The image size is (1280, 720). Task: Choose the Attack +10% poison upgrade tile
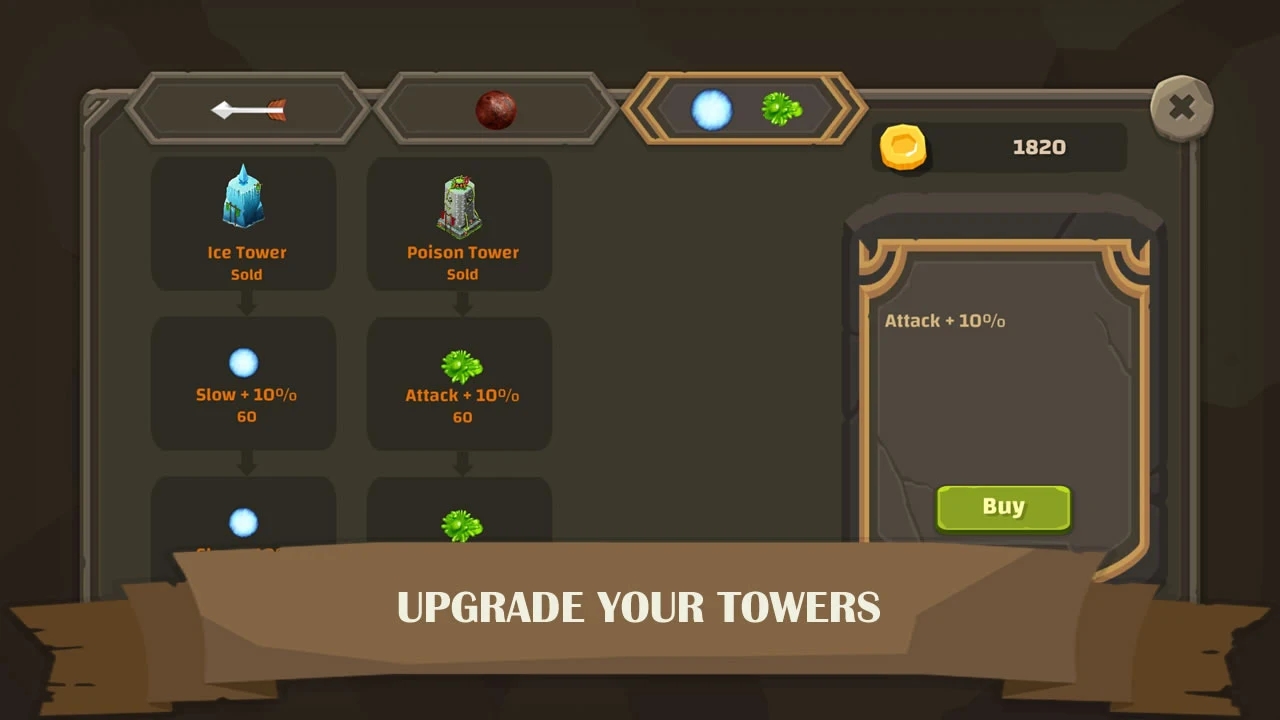[460, 383]
